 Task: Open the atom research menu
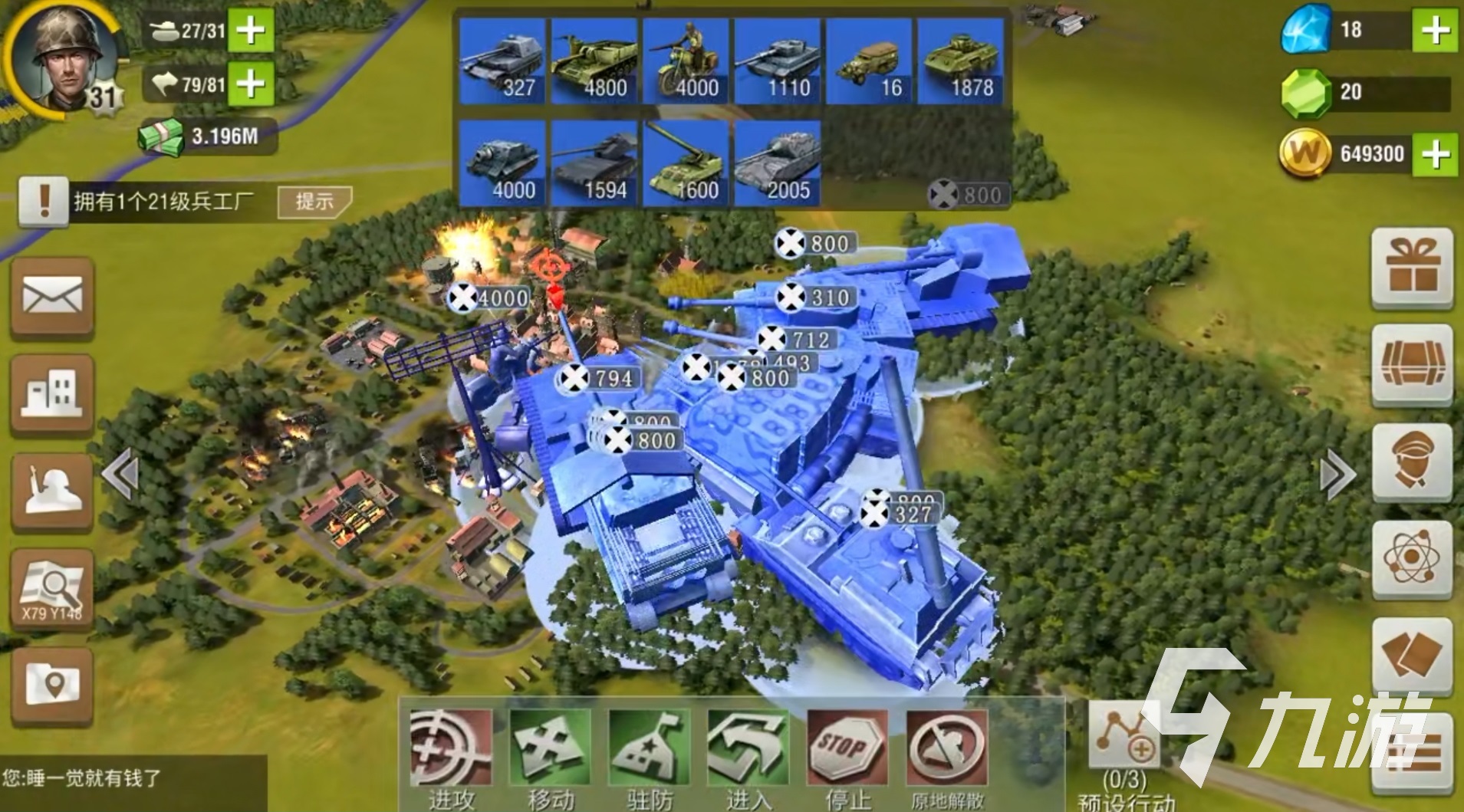click(x=1412, y=558)
